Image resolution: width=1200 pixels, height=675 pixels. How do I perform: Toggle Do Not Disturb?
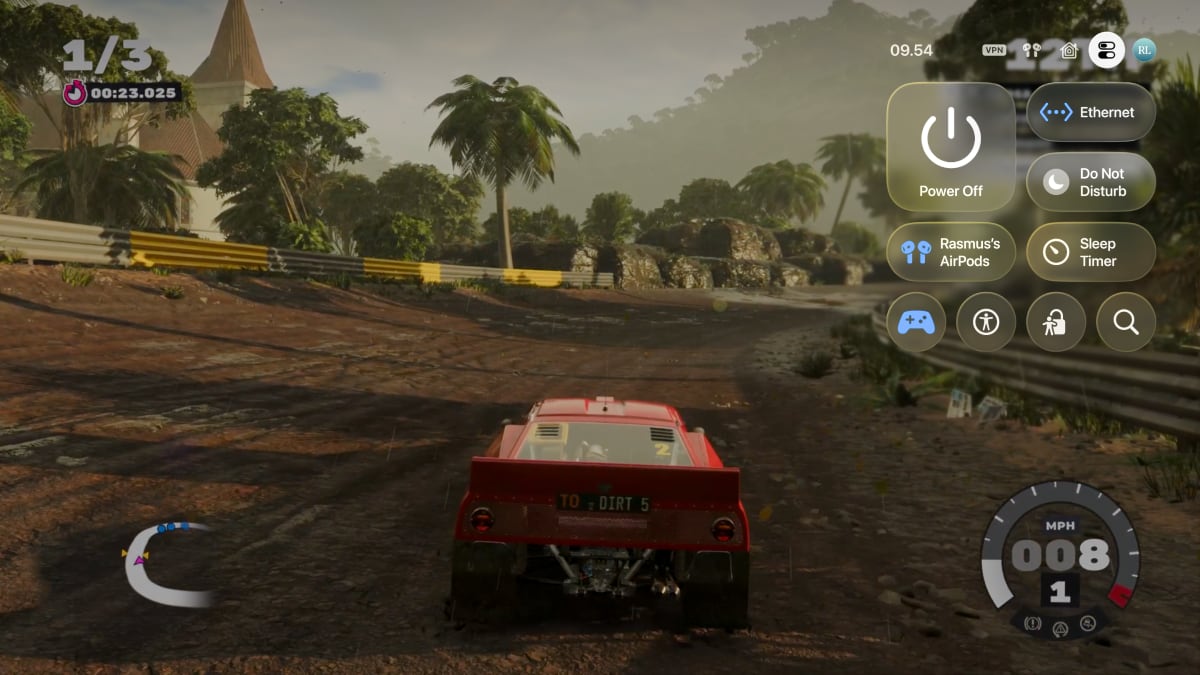(1091, 181)
